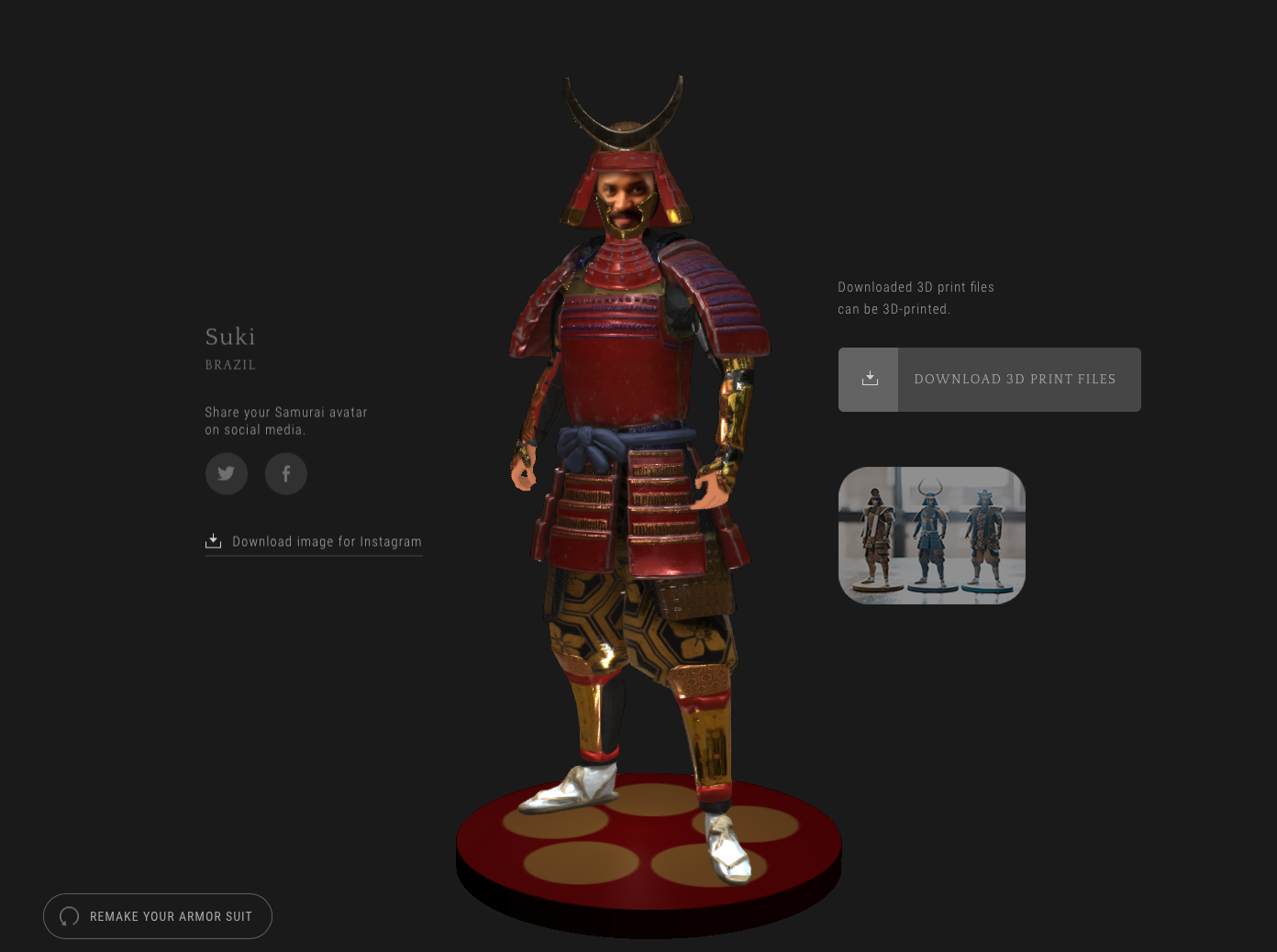Select the avatar name Suki
The width and height of the screenshot is (1277, 952).
229,338
